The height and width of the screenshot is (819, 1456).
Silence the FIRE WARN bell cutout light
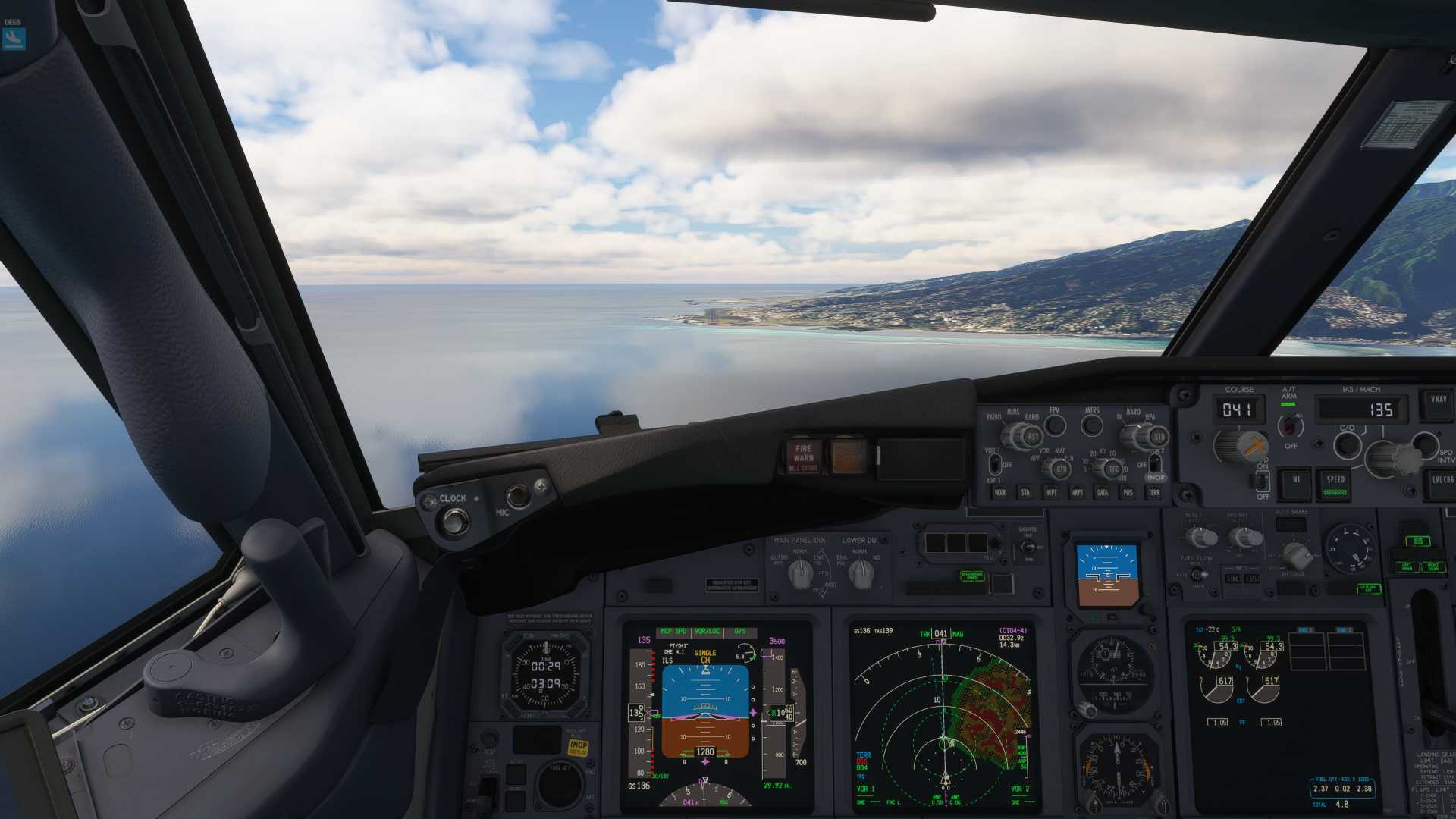tap(803, 457)
